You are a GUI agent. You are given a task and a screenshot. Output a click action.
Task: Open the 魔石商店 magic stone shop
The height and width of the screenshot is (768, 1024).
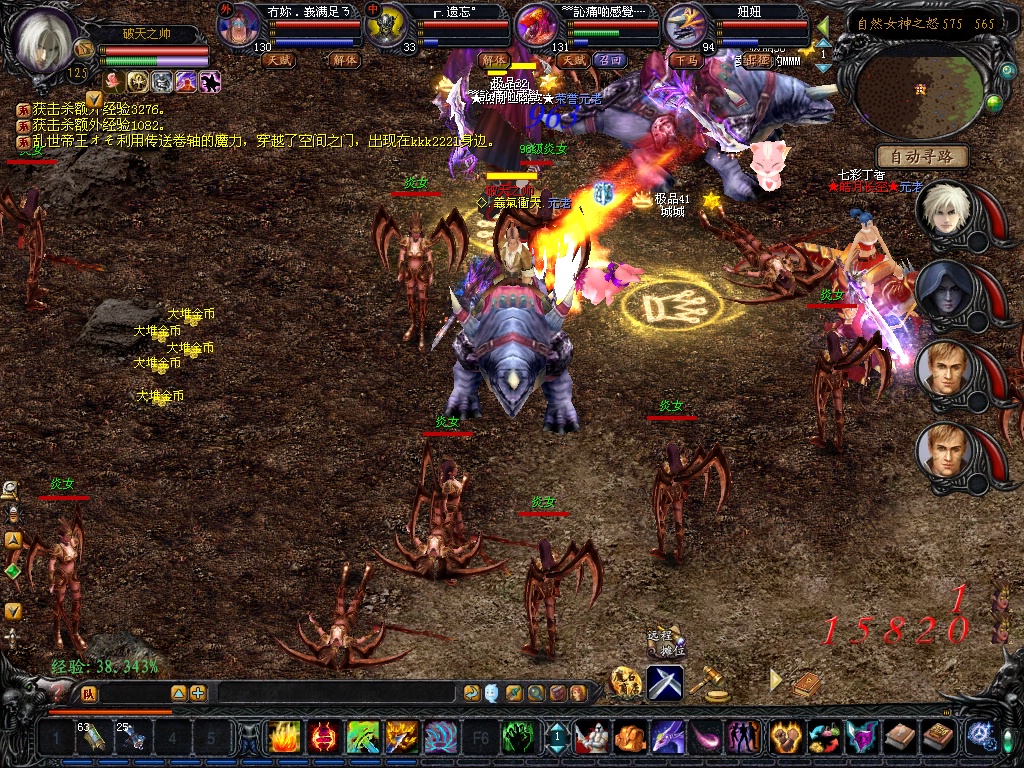click(x=626, y=682)
